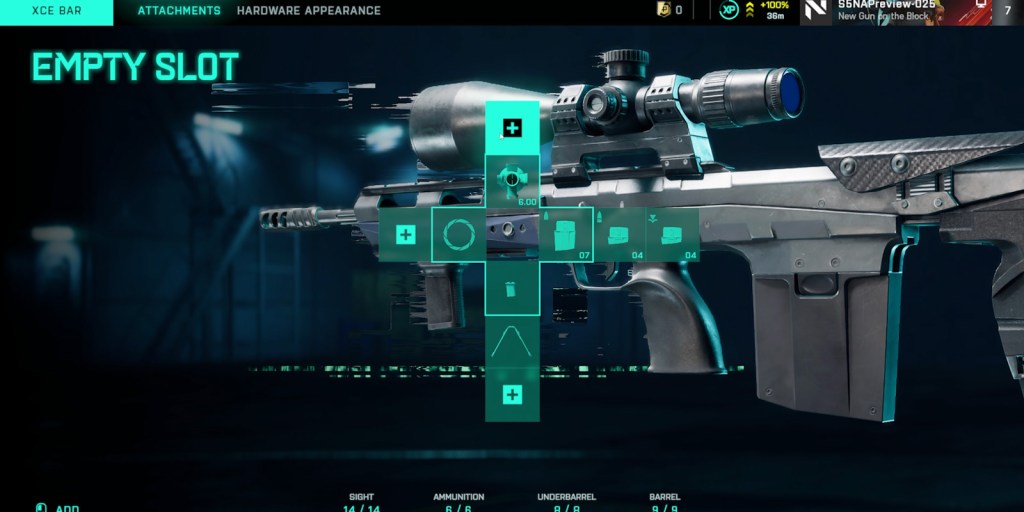
Task: Choose the empty plus slot below the bipod
Action: [512, 395]
